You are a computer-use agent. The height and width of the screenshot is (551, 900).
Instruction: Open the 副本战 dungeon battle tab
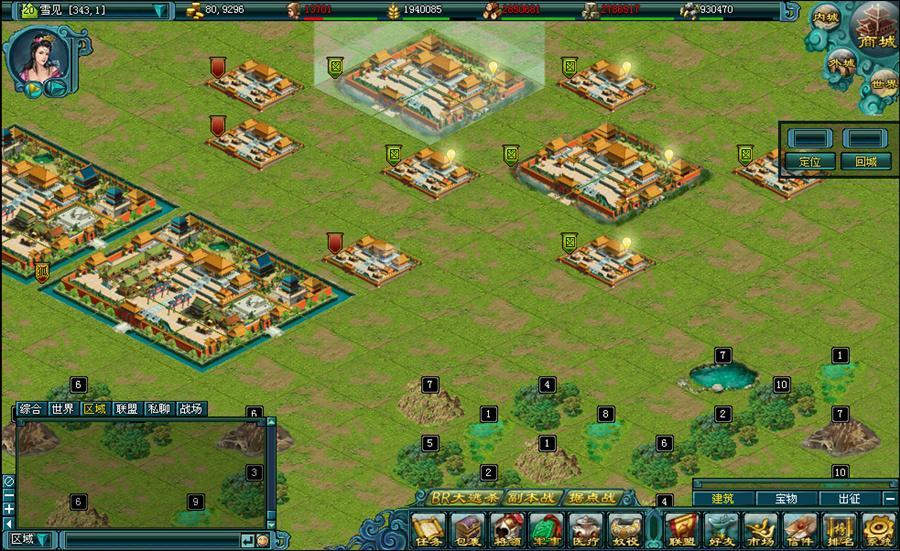click(526, 497)
